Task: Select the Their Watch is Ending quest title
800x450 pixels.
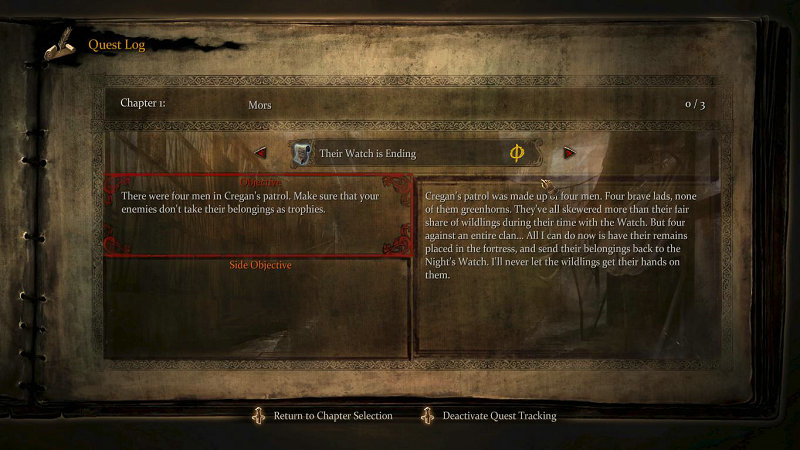Action: (x=367, y=154)
